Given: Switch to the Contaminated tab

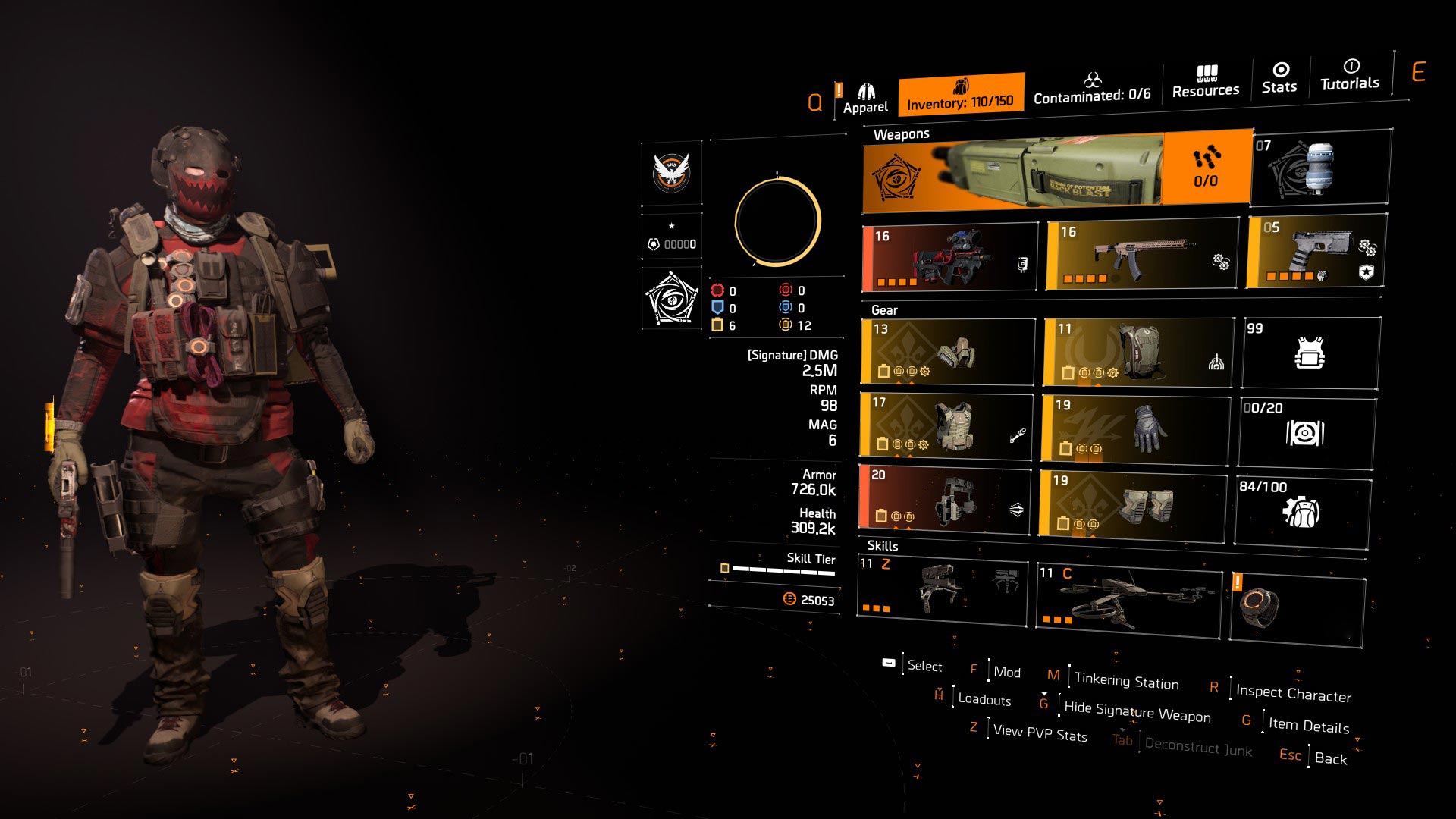Looking at the screenshot, I should click(x=1092, y=89).
